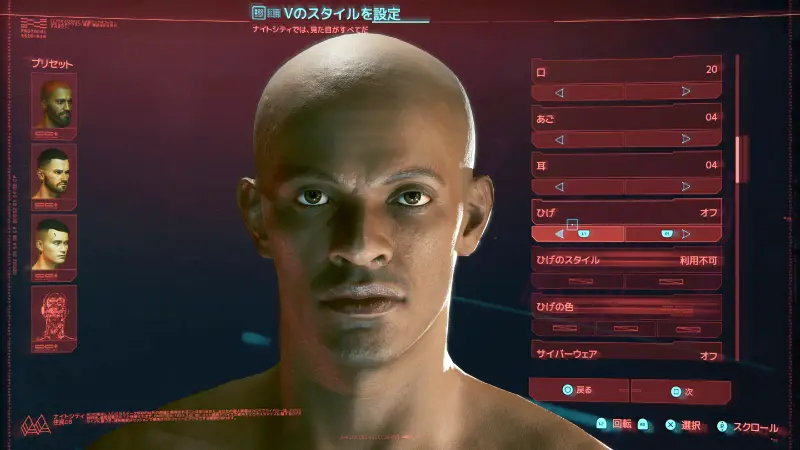This screenshot has height=450, width=800.
Task: Select the red-haired bearded preset thumbnail
Action: [54, 104]
